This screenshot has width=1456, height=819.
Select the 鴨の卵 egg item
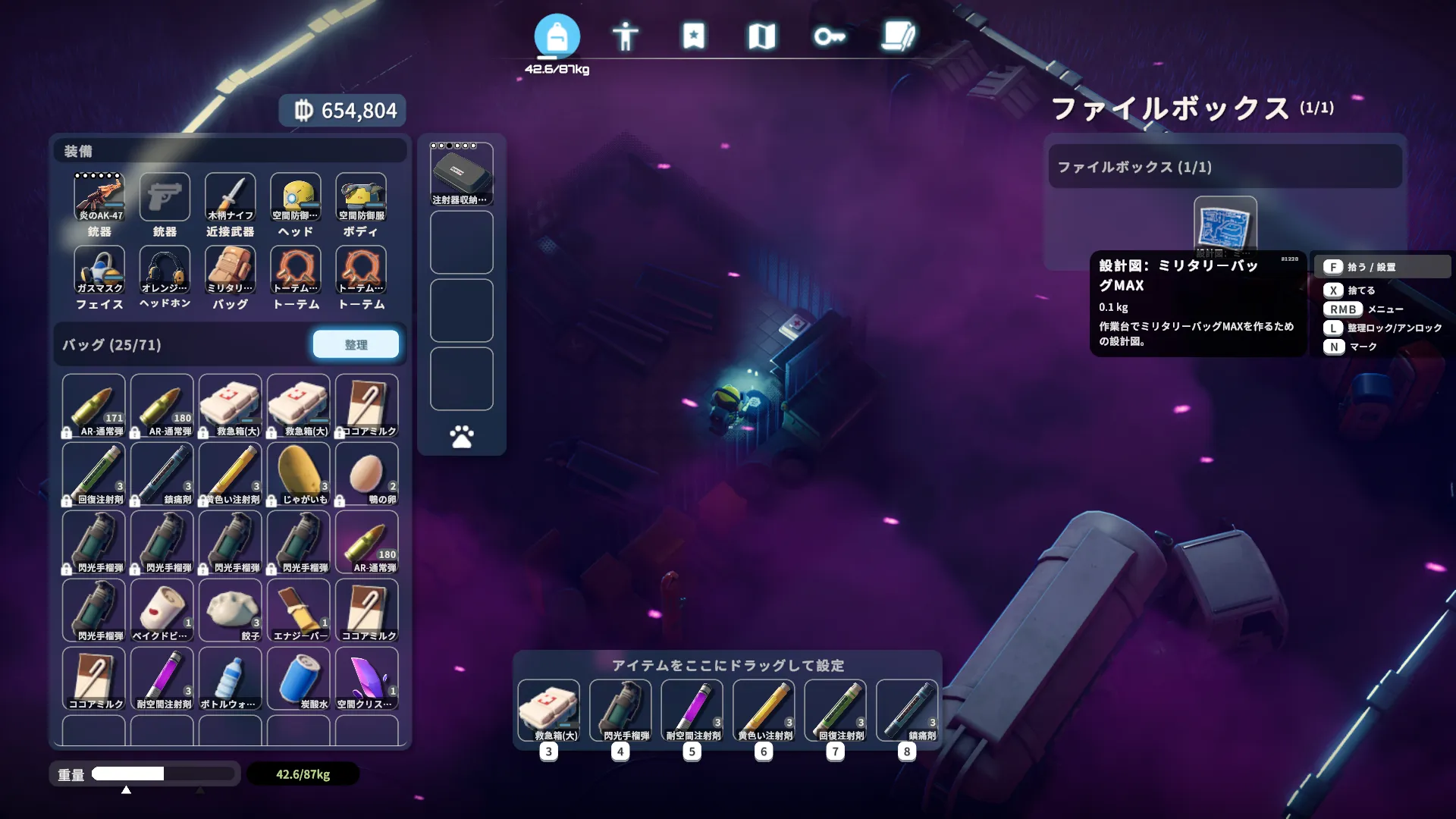[367, 473]
